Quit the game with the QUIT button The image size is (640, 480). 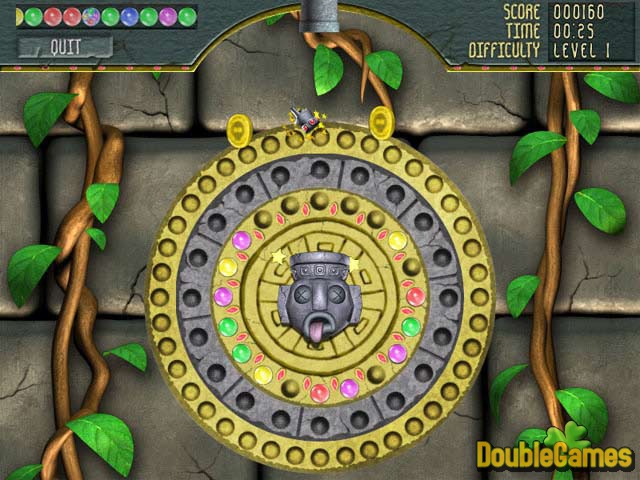[x=65, y=46]
